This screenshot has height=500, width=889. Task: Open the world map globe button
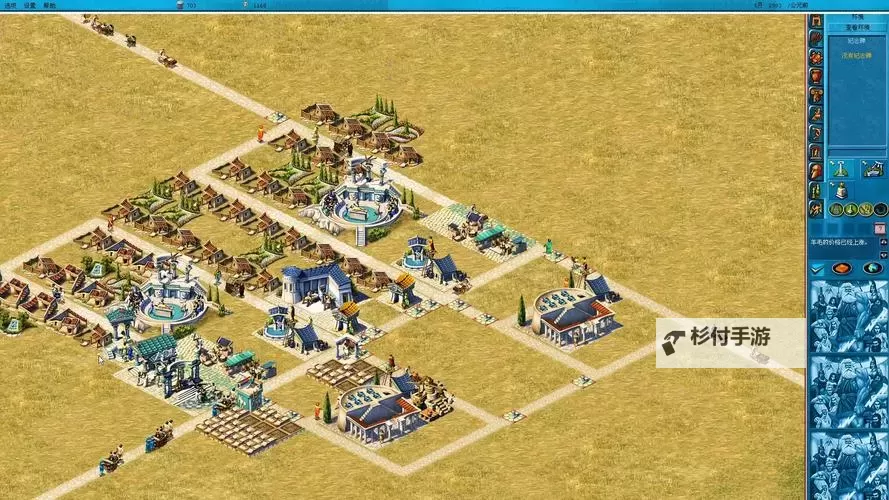872,268
